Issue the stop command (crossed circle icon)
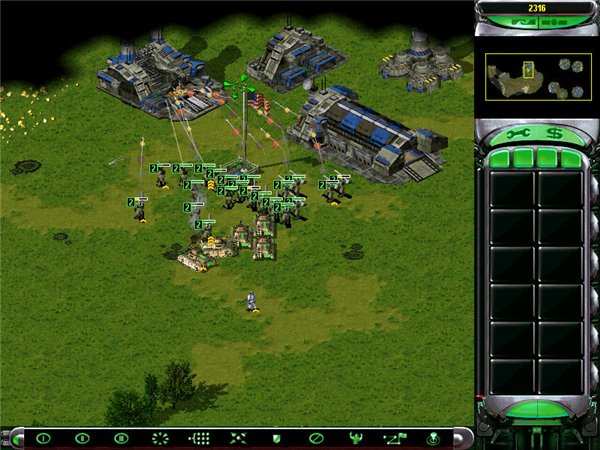 coord(315,438)
